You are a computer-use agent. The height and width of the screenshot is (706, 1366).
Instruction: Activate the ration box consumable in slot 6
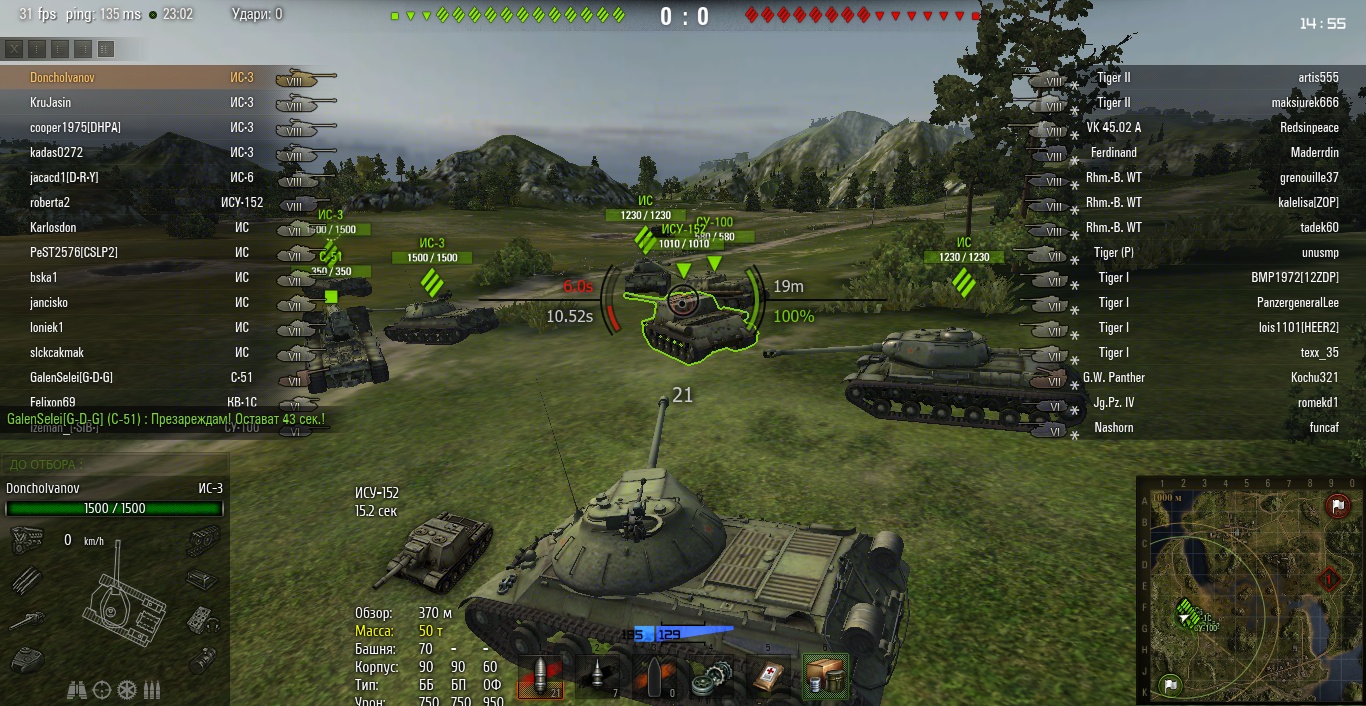click(826, 676)
